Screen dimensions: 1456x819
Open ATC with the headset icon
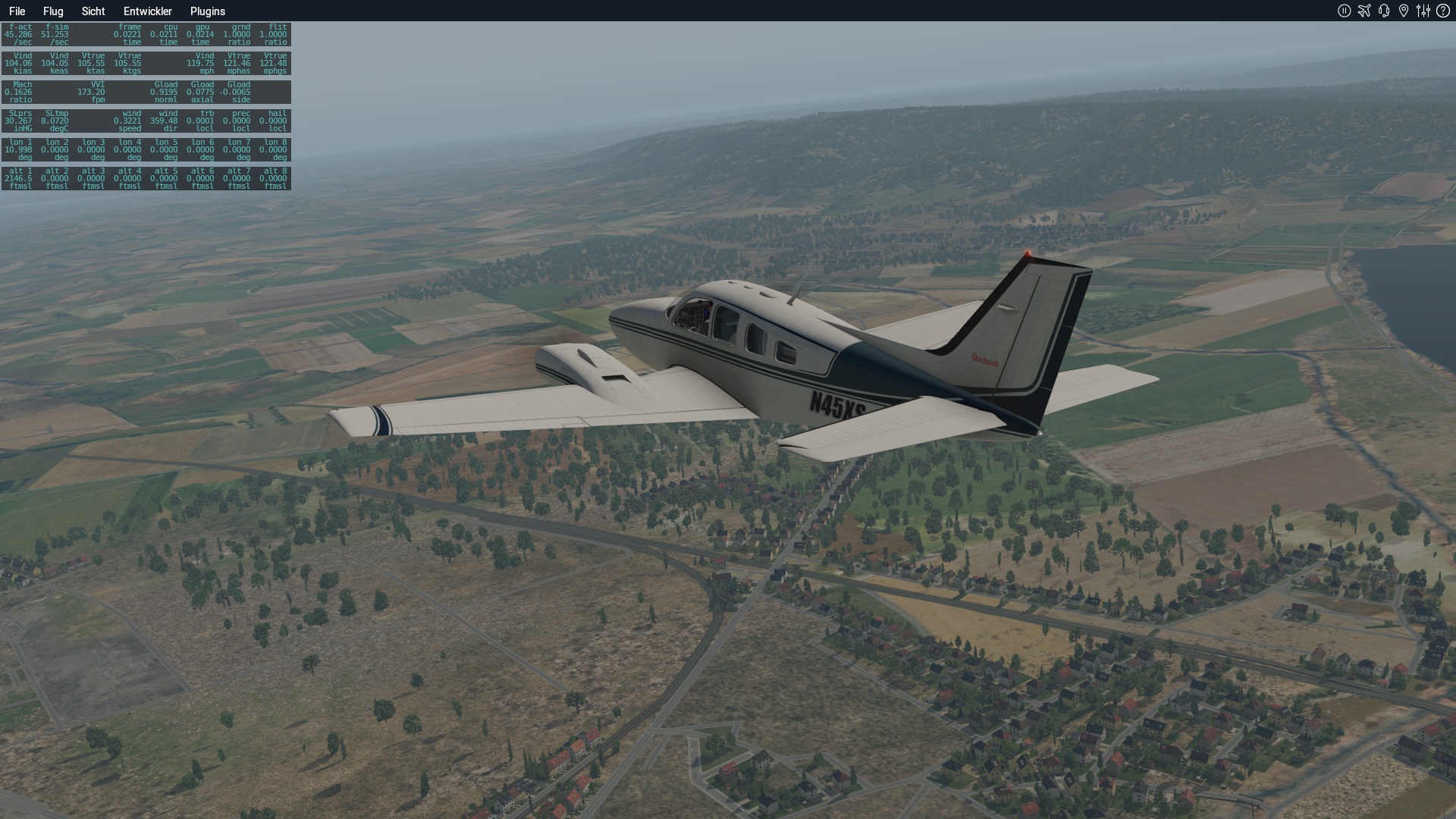pyautogui.click(x=1384, y=11)
